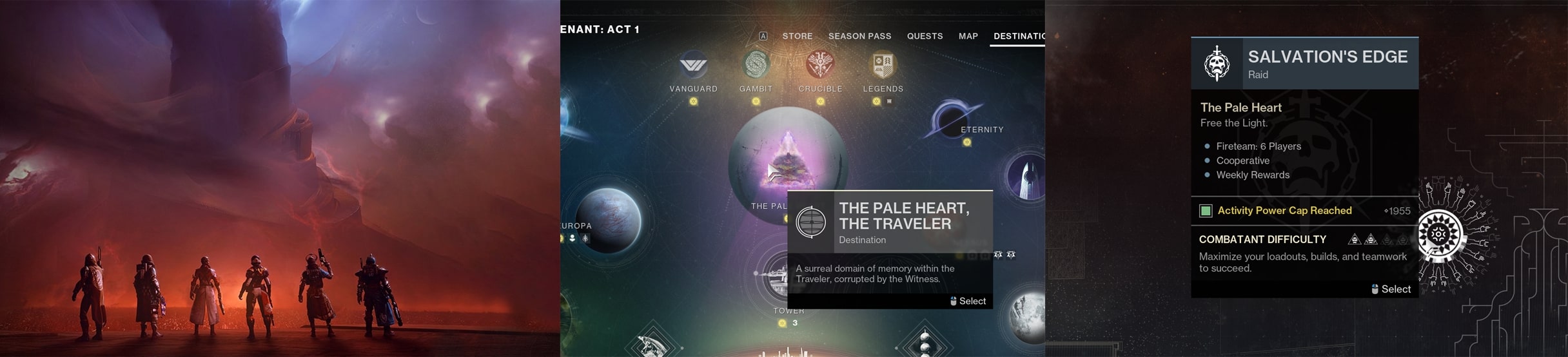
Task: Select The Pale Heart destination sphere
Action: 787,161
